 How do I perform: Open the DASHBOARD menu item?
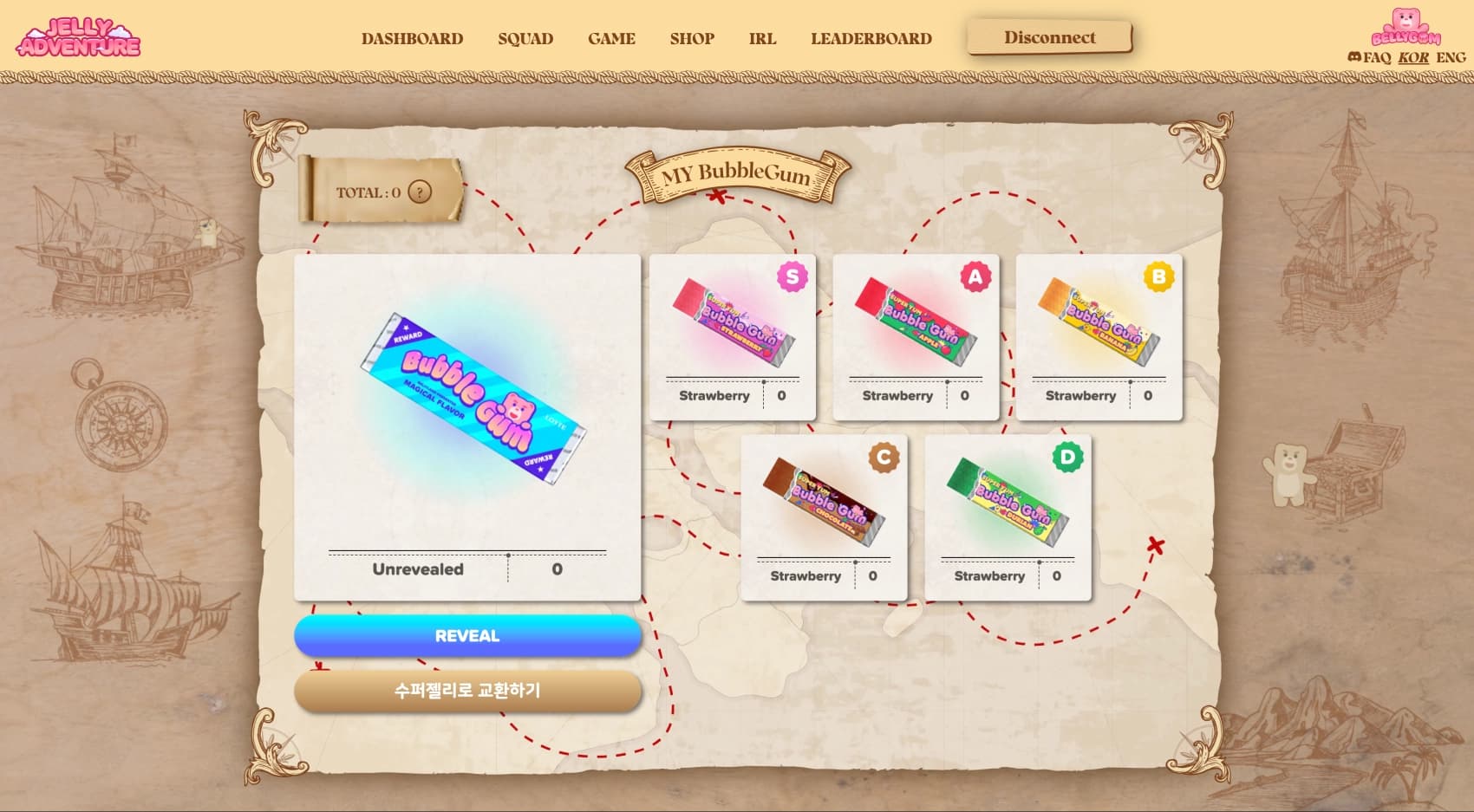pos(412,38)
